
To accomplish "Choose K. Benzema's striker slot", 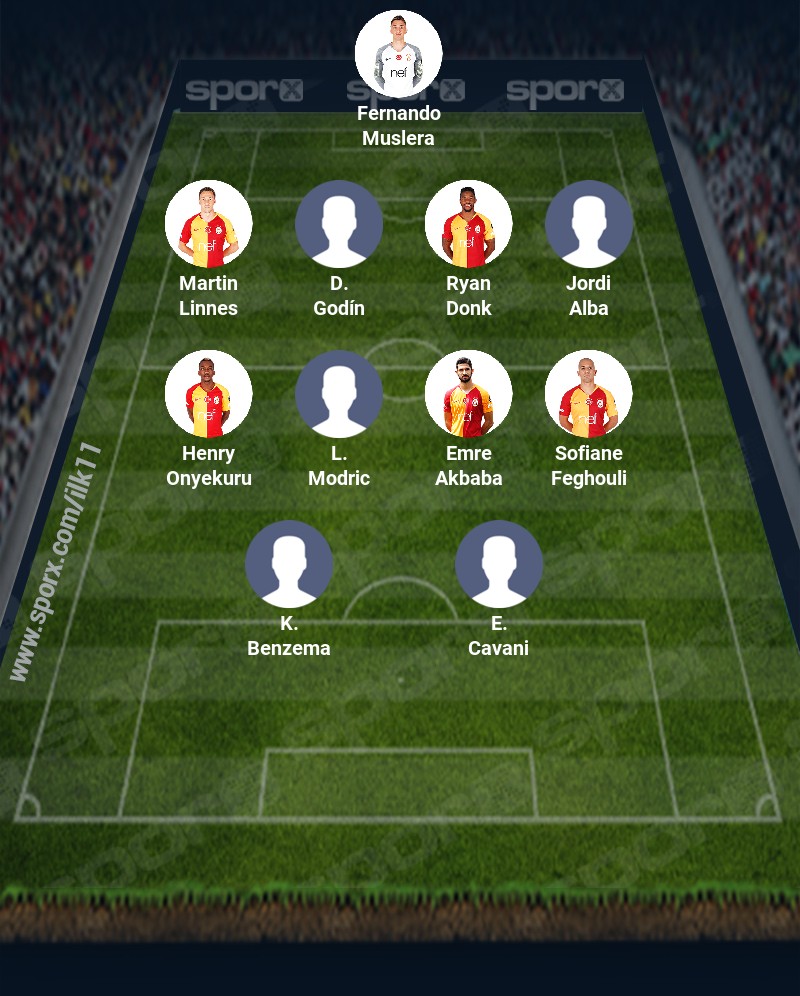I will 288,564.
